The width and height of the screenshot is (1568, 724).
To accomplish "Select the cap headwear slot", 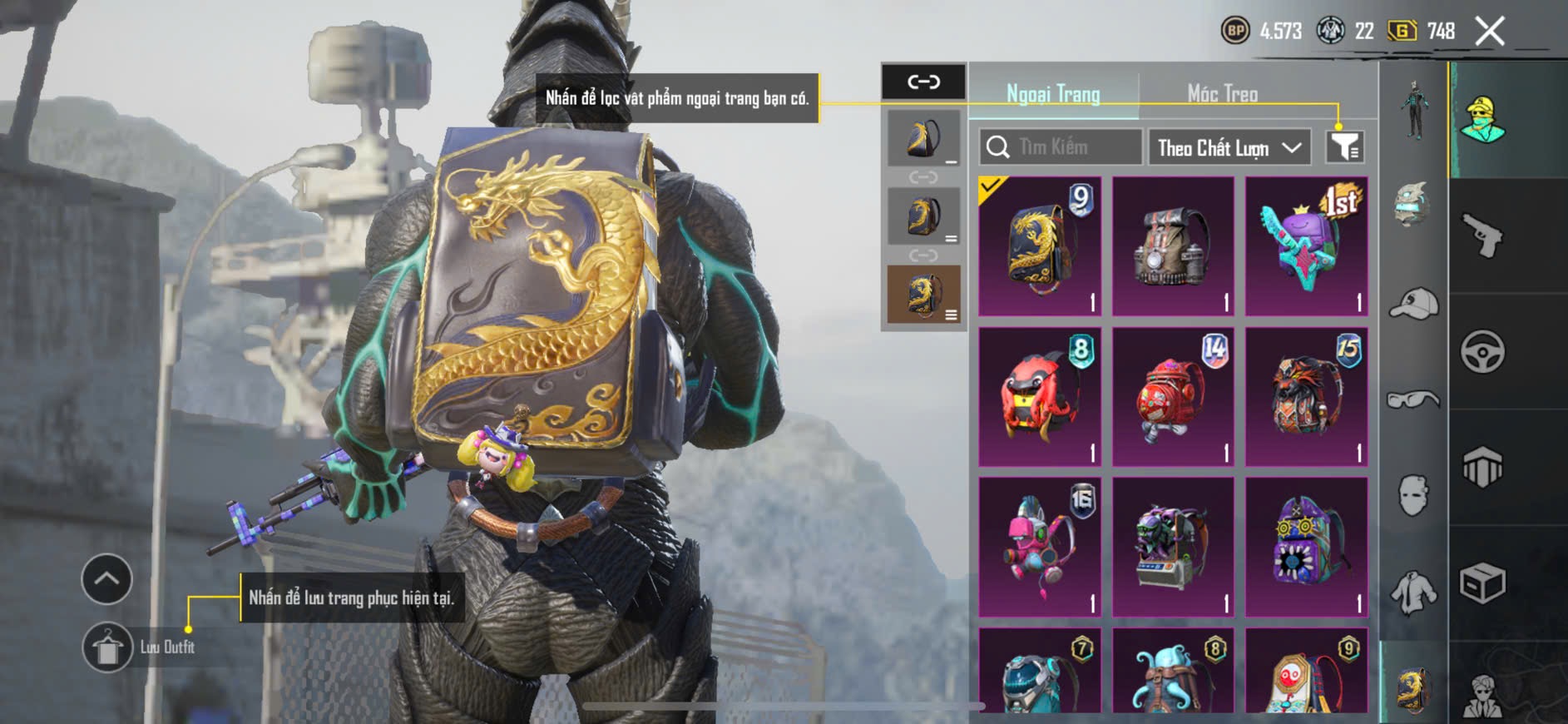I will click(1413, 304).
